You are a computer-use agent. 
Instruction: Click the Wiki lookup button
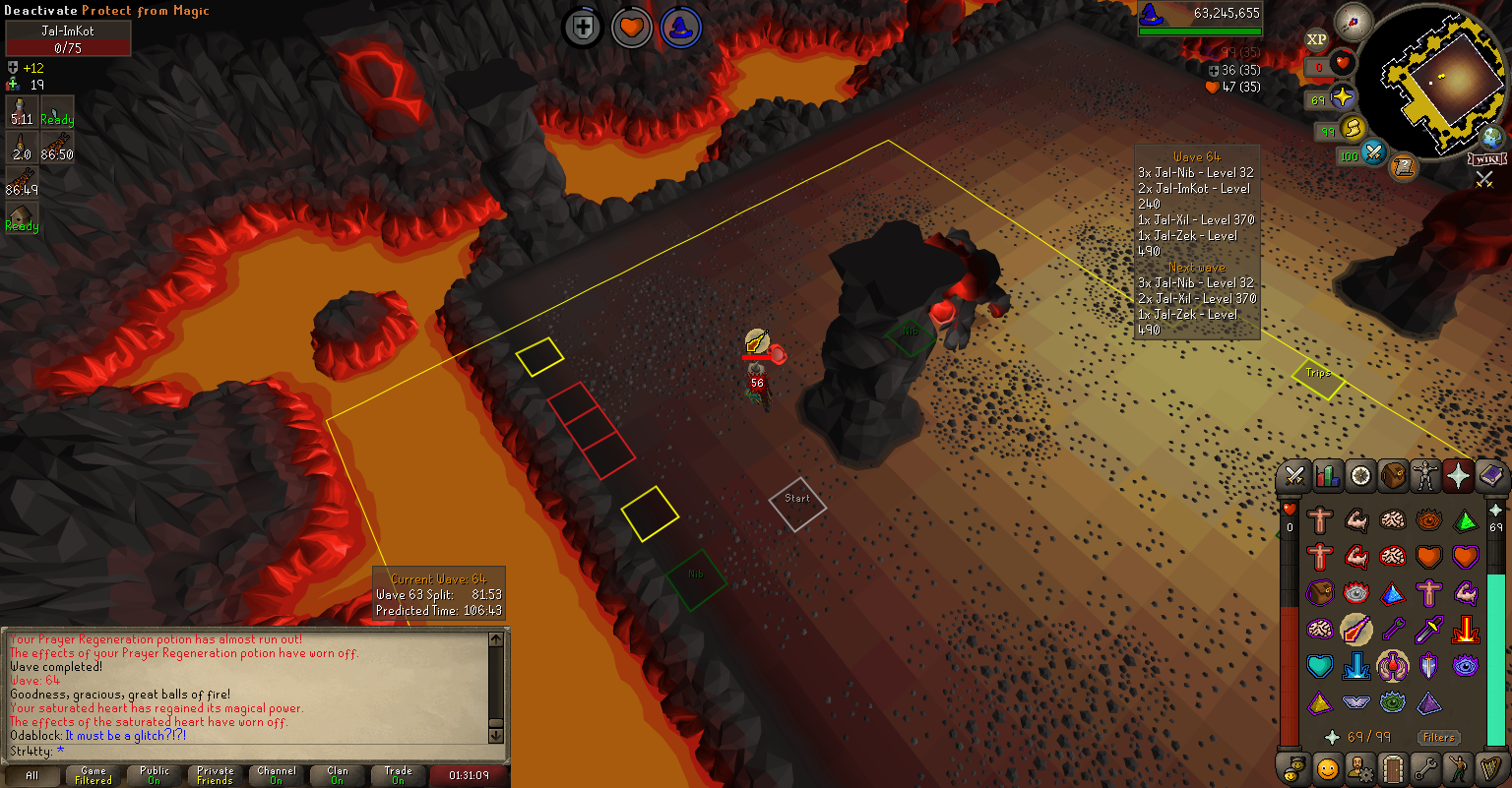click(1486, 158)
